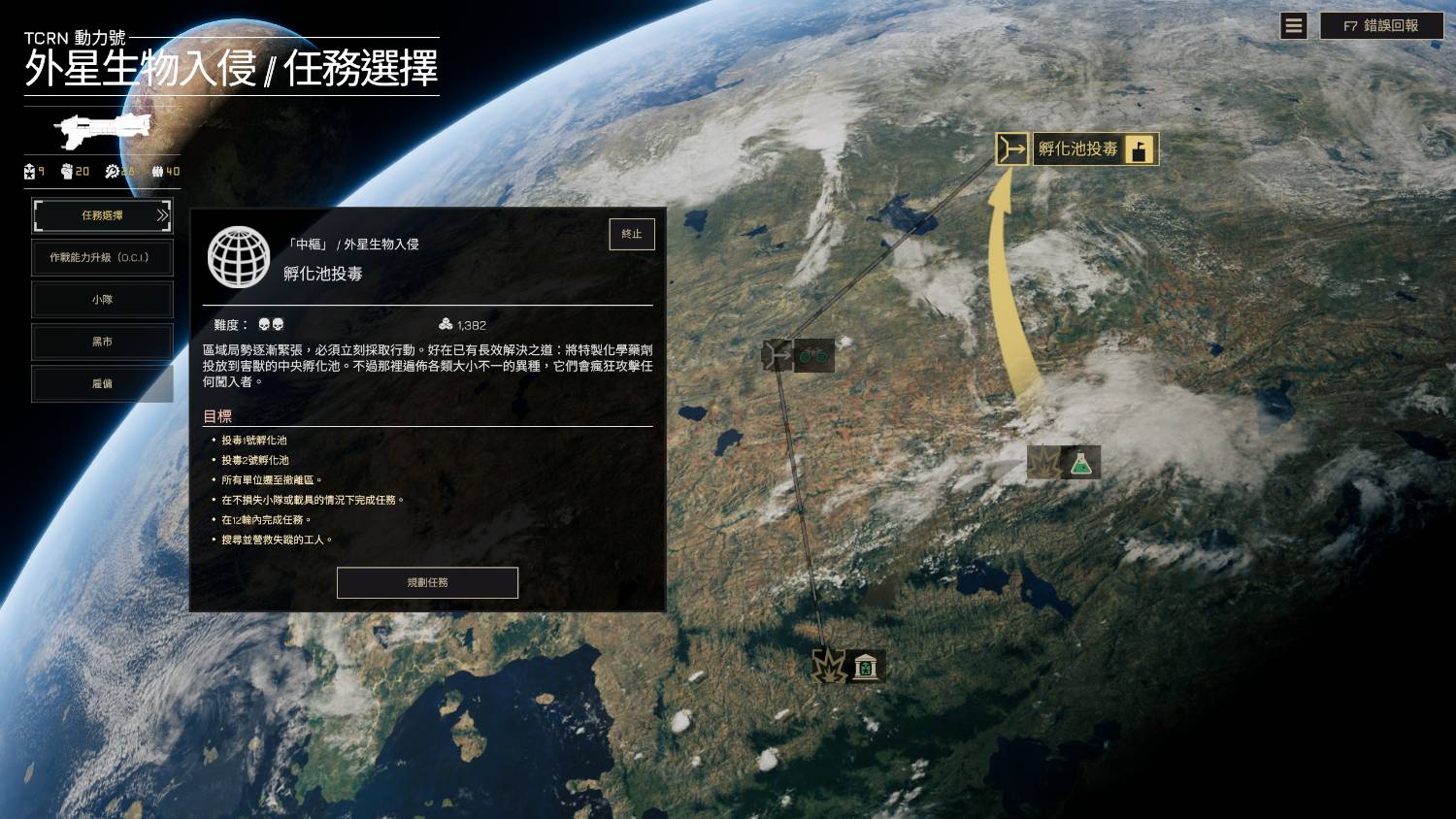
Task: Start planning with 規劃任務 button
Action: coord(427,582)
